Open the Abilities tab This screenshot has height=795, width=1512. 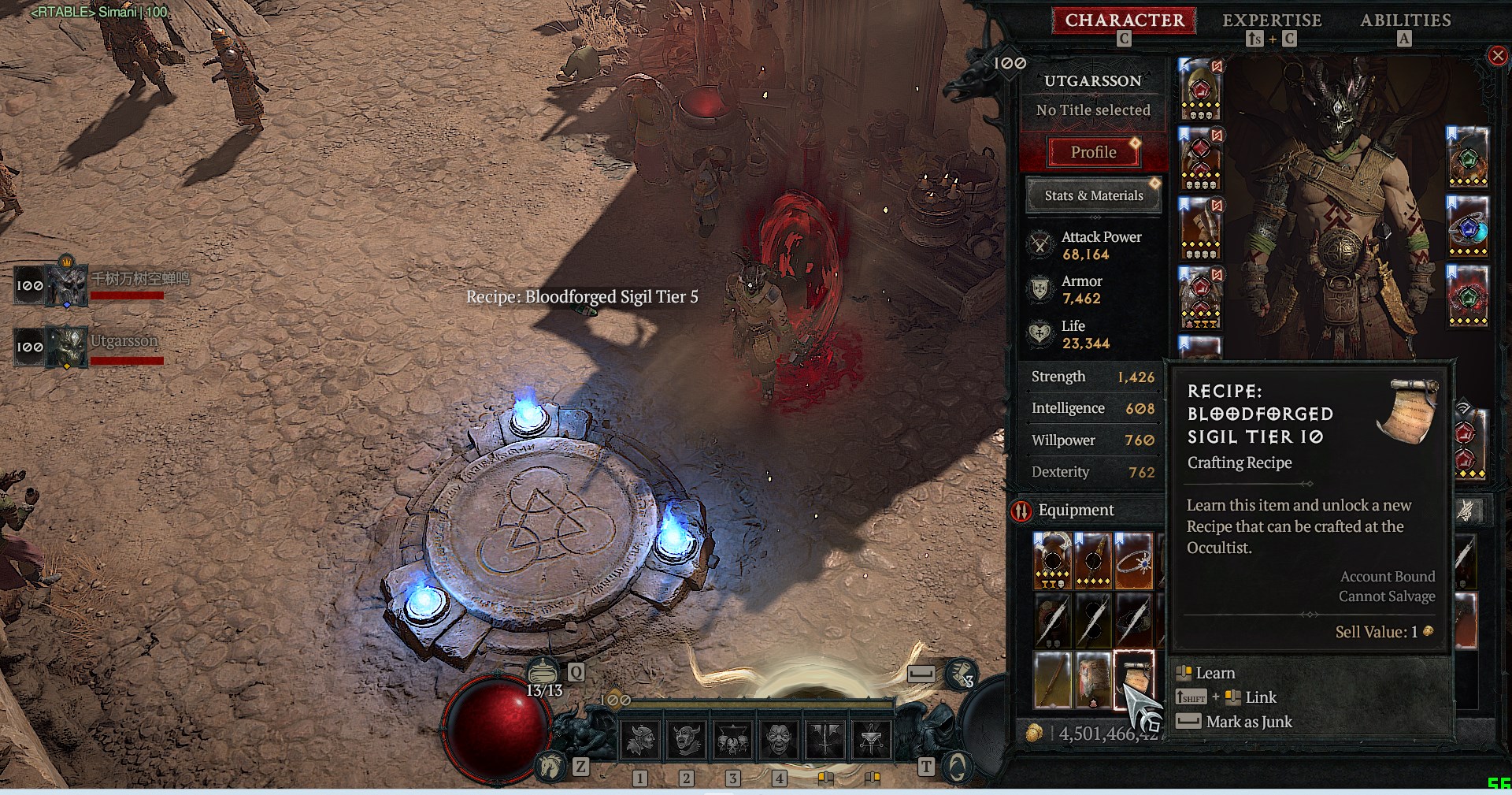pyautogui.click(x=1405, y=20)
